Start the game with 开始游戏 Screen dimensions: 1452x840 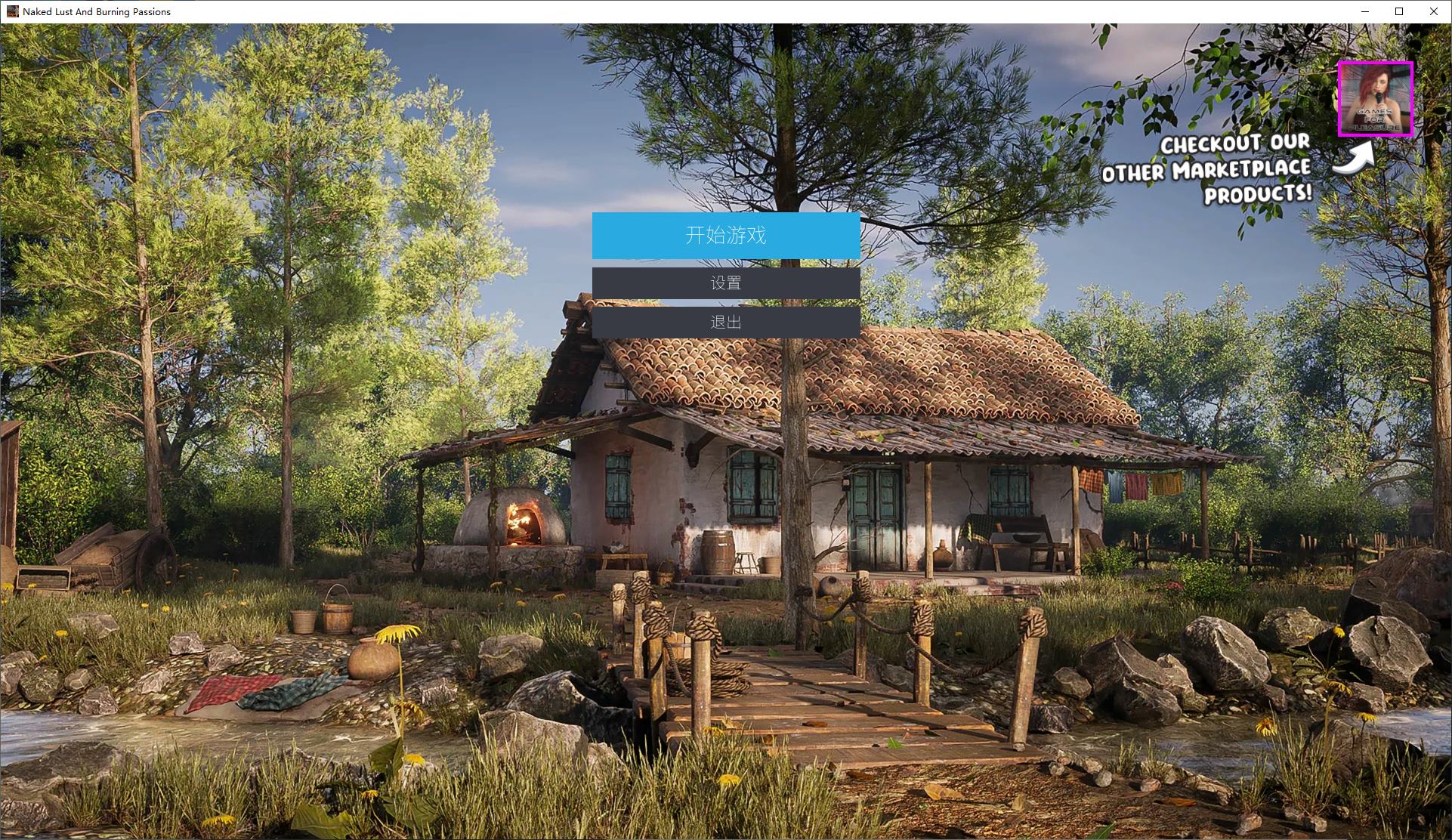[x=725, y=236]
